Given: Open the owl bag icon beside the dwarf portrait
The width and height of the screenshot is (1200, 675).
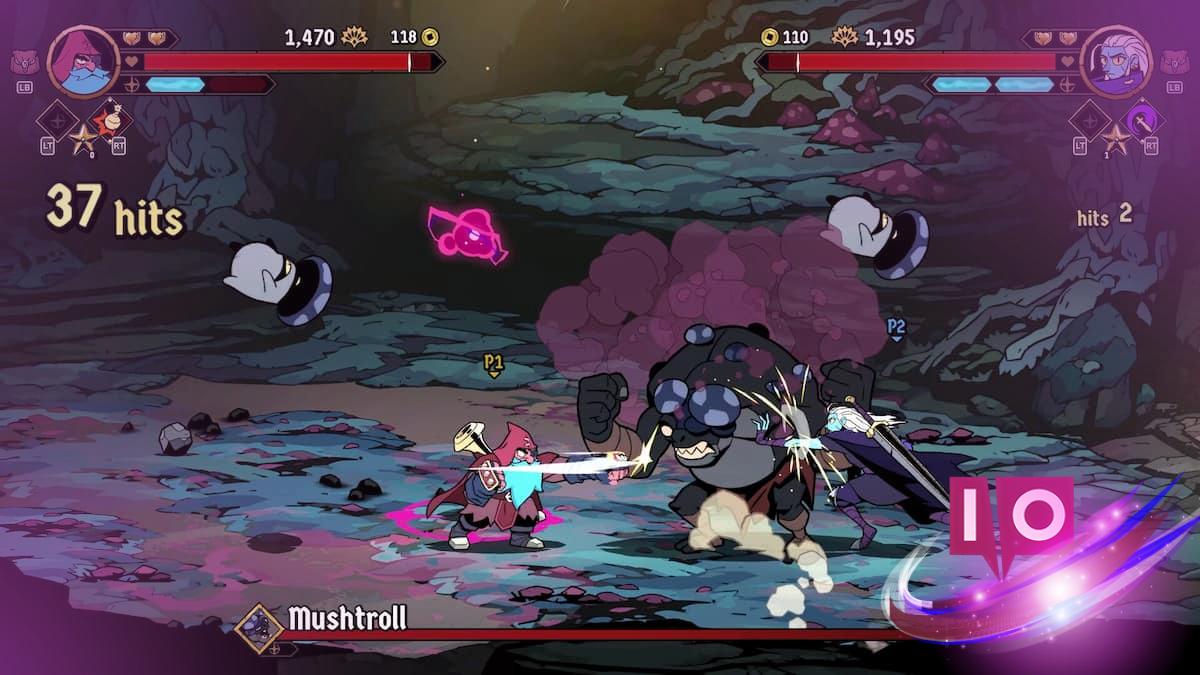Looking at the screenshot, I should tap(25, 63).
